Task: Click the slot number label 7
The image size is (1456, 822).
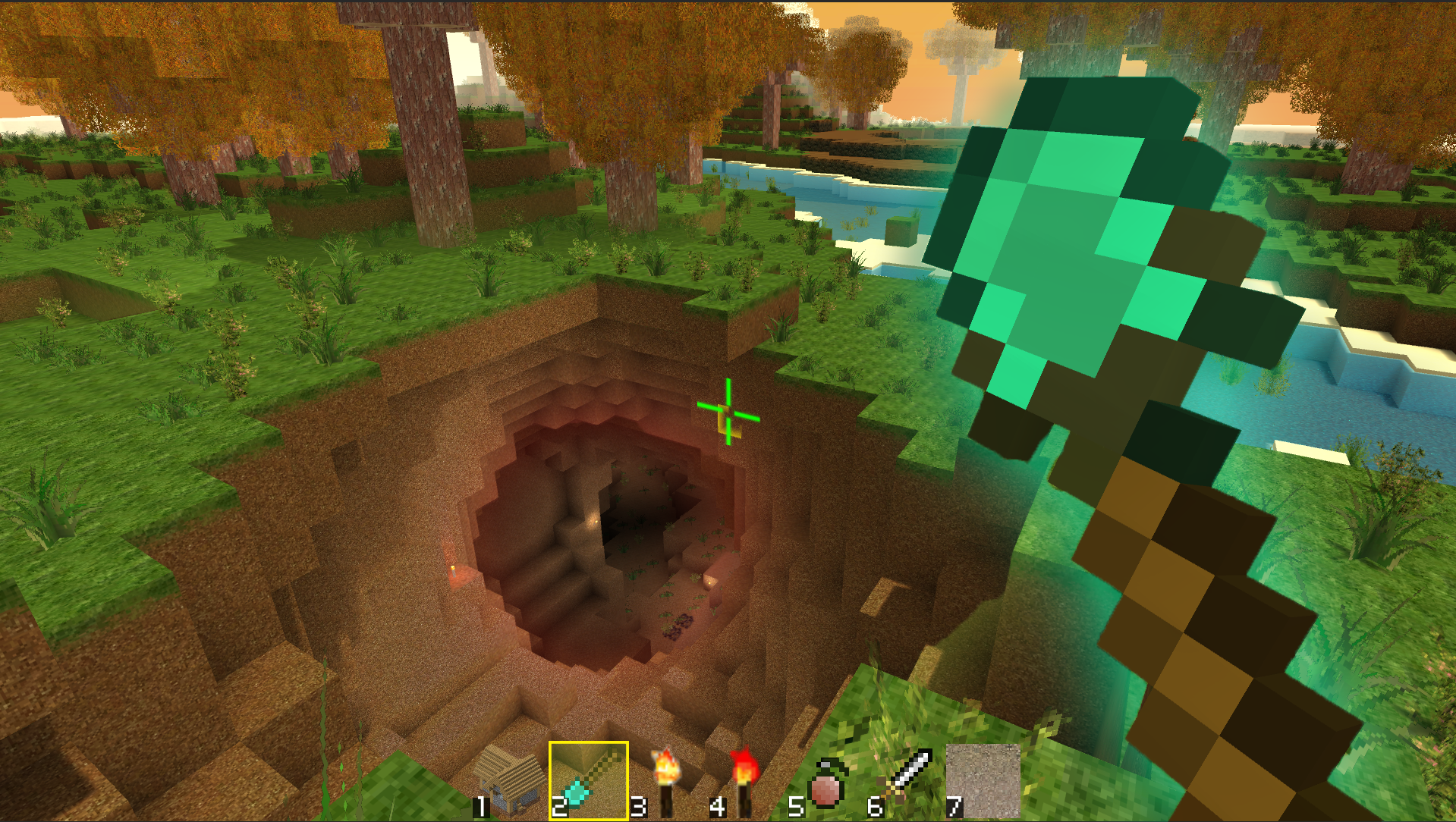Action: point(956,808)
